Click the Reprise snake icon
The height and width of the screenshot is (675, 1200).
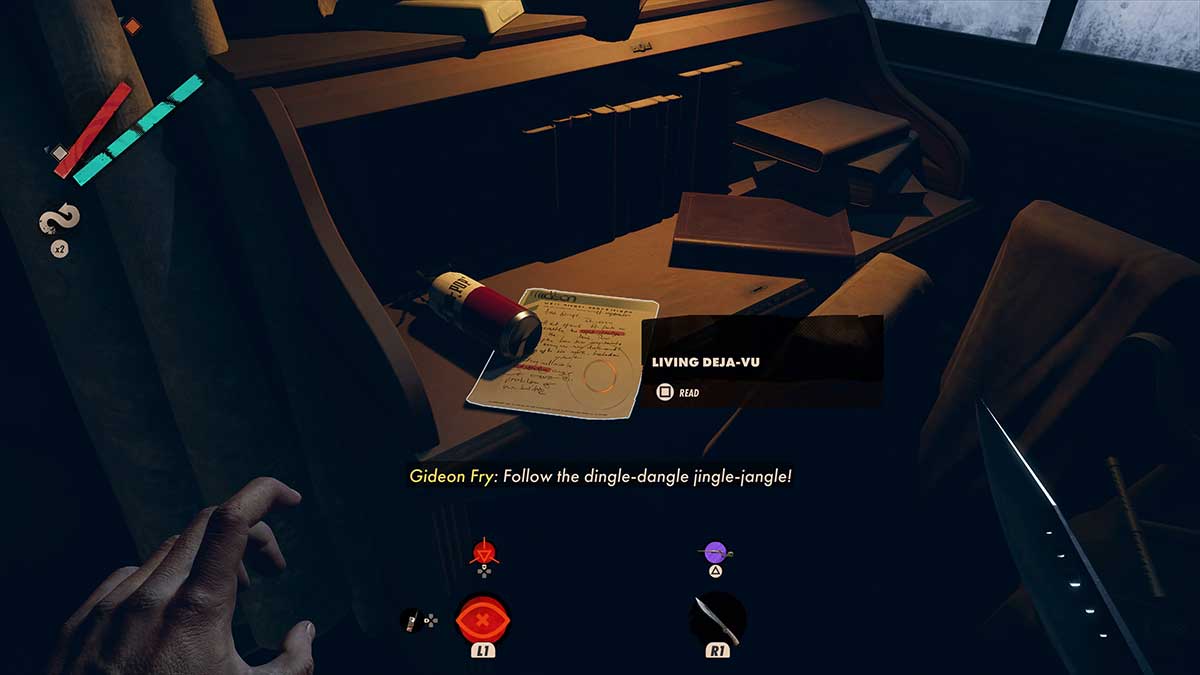(x=59, y=222)
